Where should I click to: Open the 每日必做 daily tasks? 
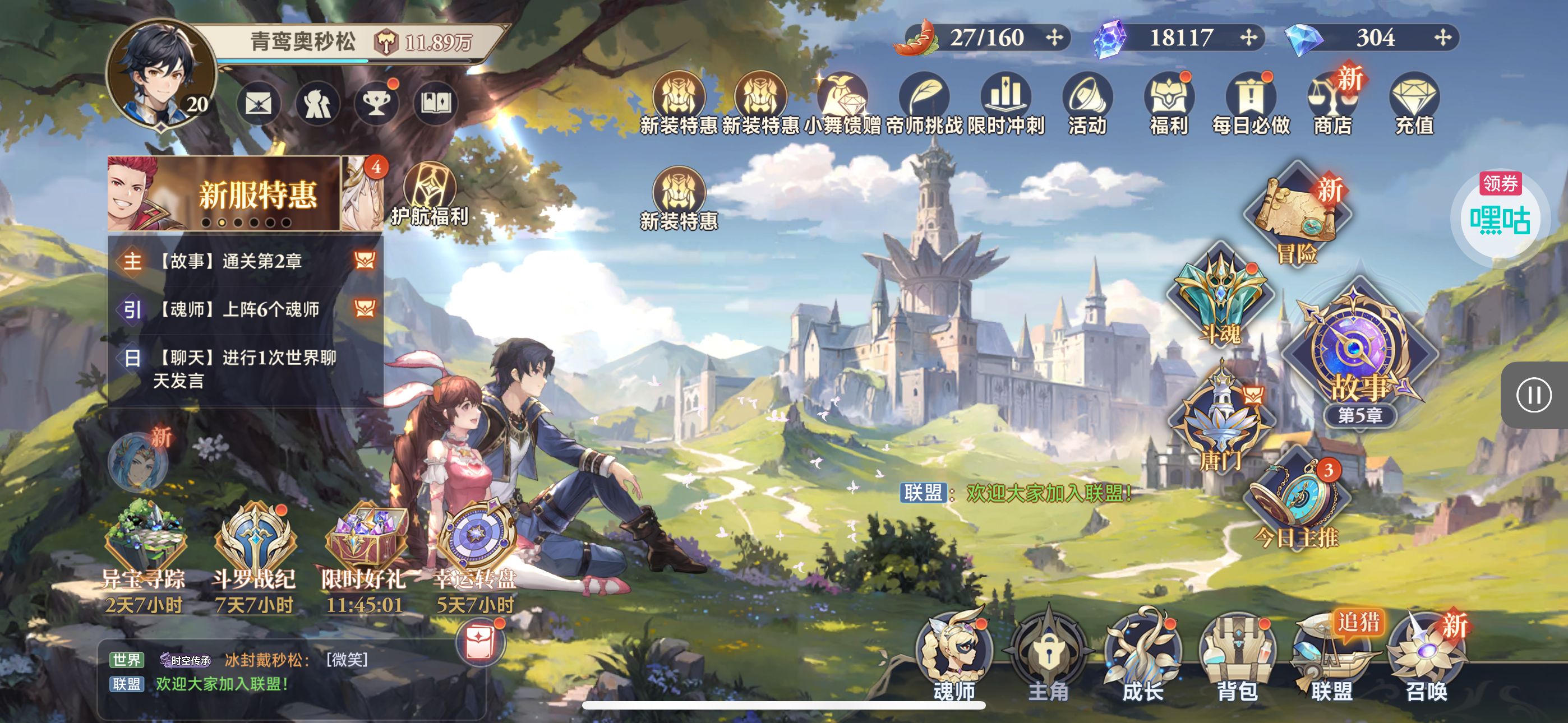point(1250,104)
